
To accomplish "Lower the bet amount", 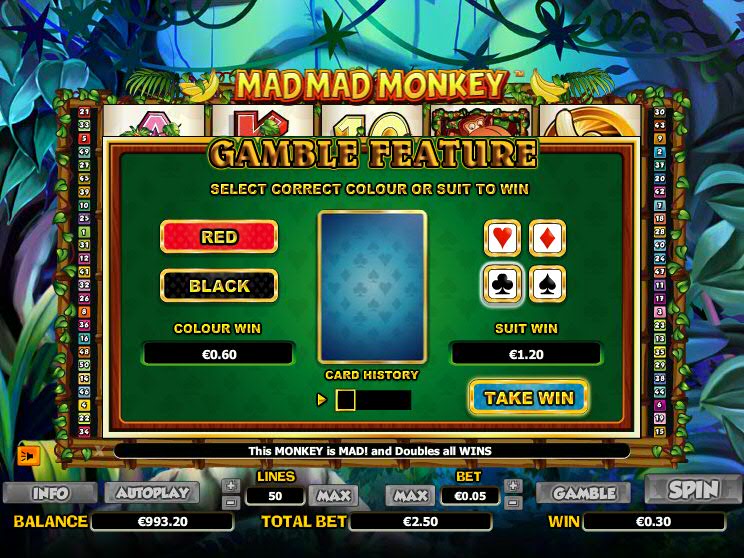I will pos(513,501).
